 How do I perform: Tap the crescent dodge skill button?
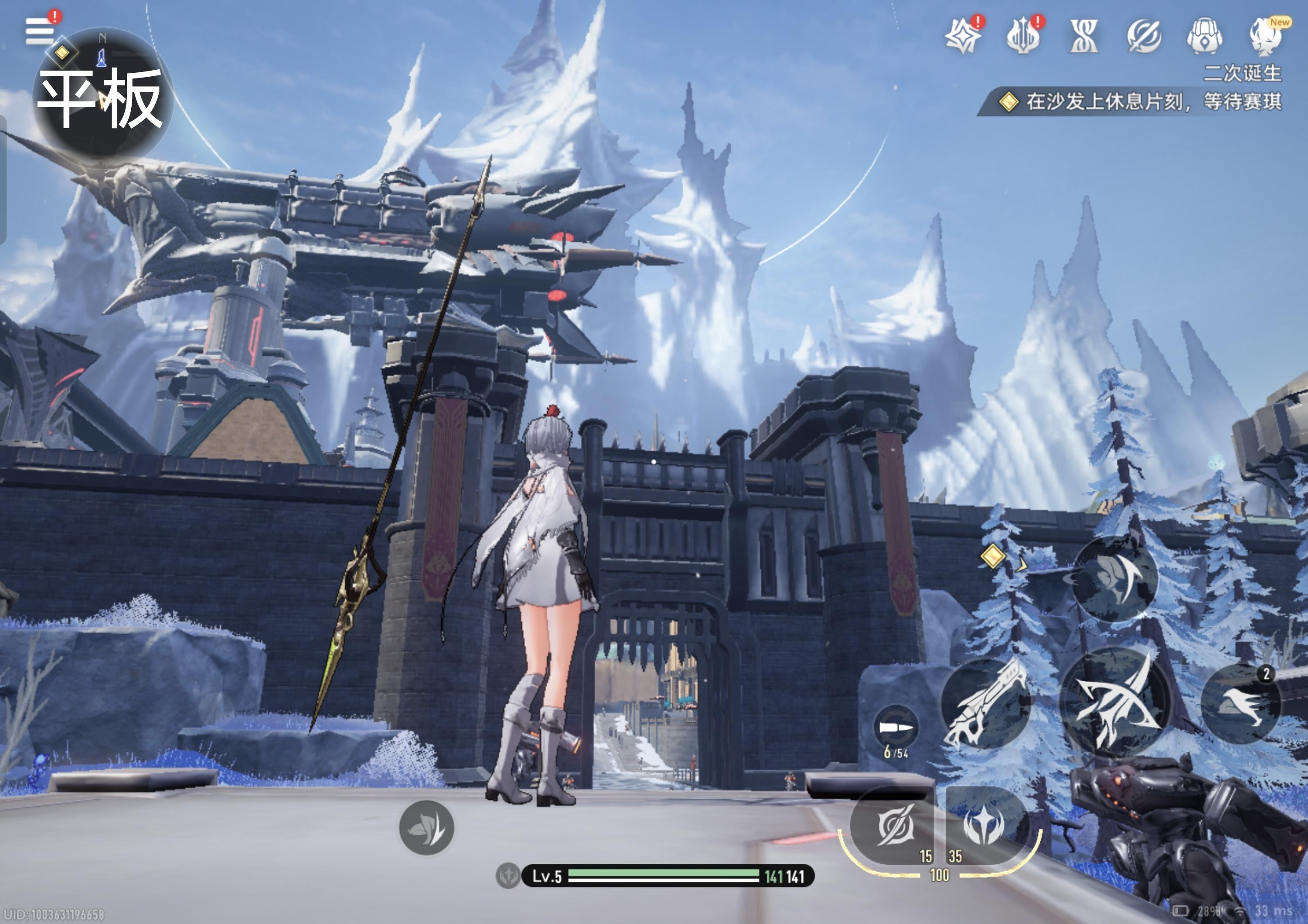(x=1115, y=578)
